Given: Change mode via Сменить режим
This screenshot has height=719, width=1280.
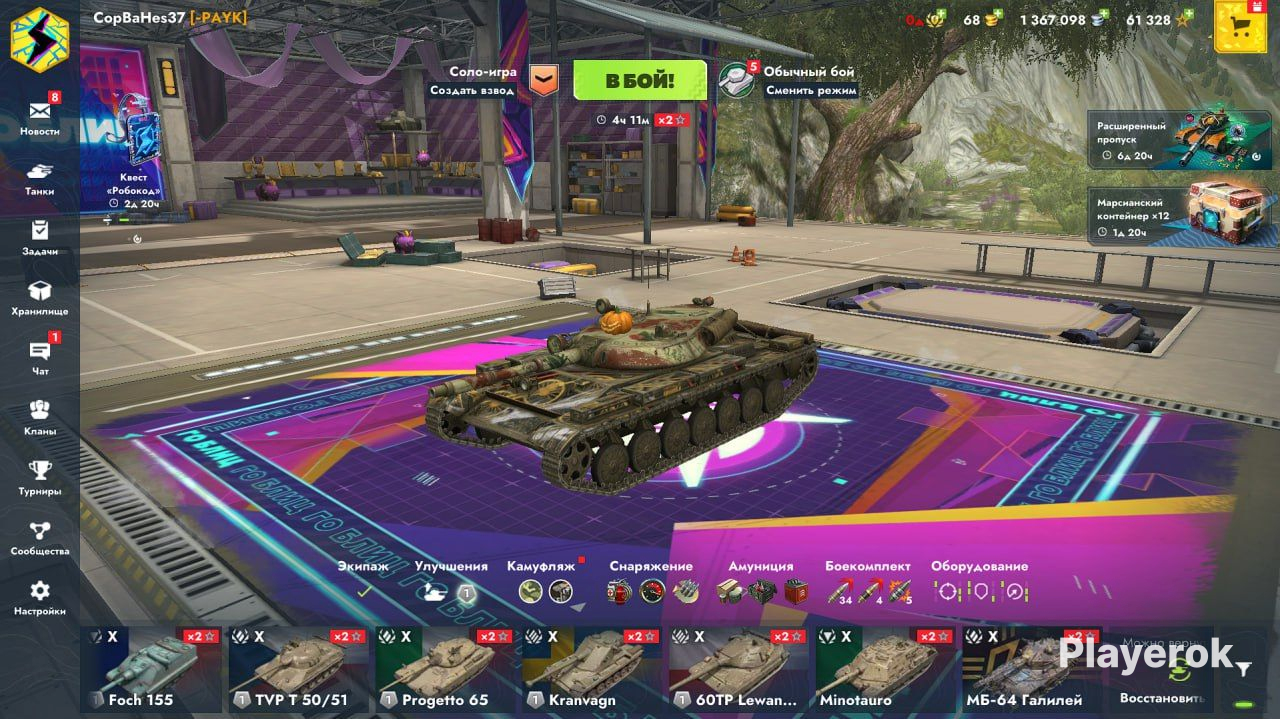Looking at the screenshot, I should [x=811, y=90].
